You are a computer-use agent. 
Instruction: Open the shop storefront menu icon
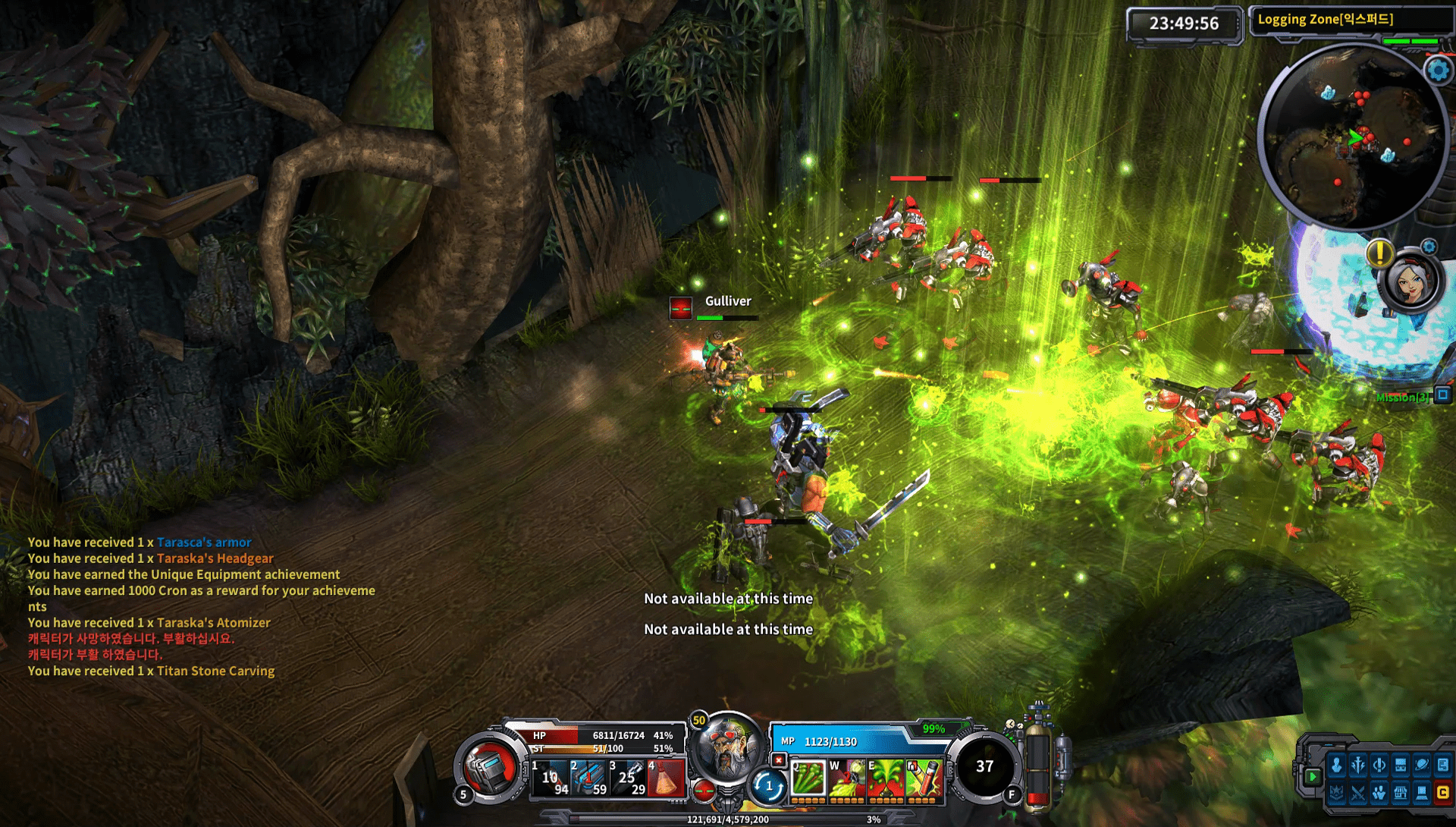point(1401,794)
